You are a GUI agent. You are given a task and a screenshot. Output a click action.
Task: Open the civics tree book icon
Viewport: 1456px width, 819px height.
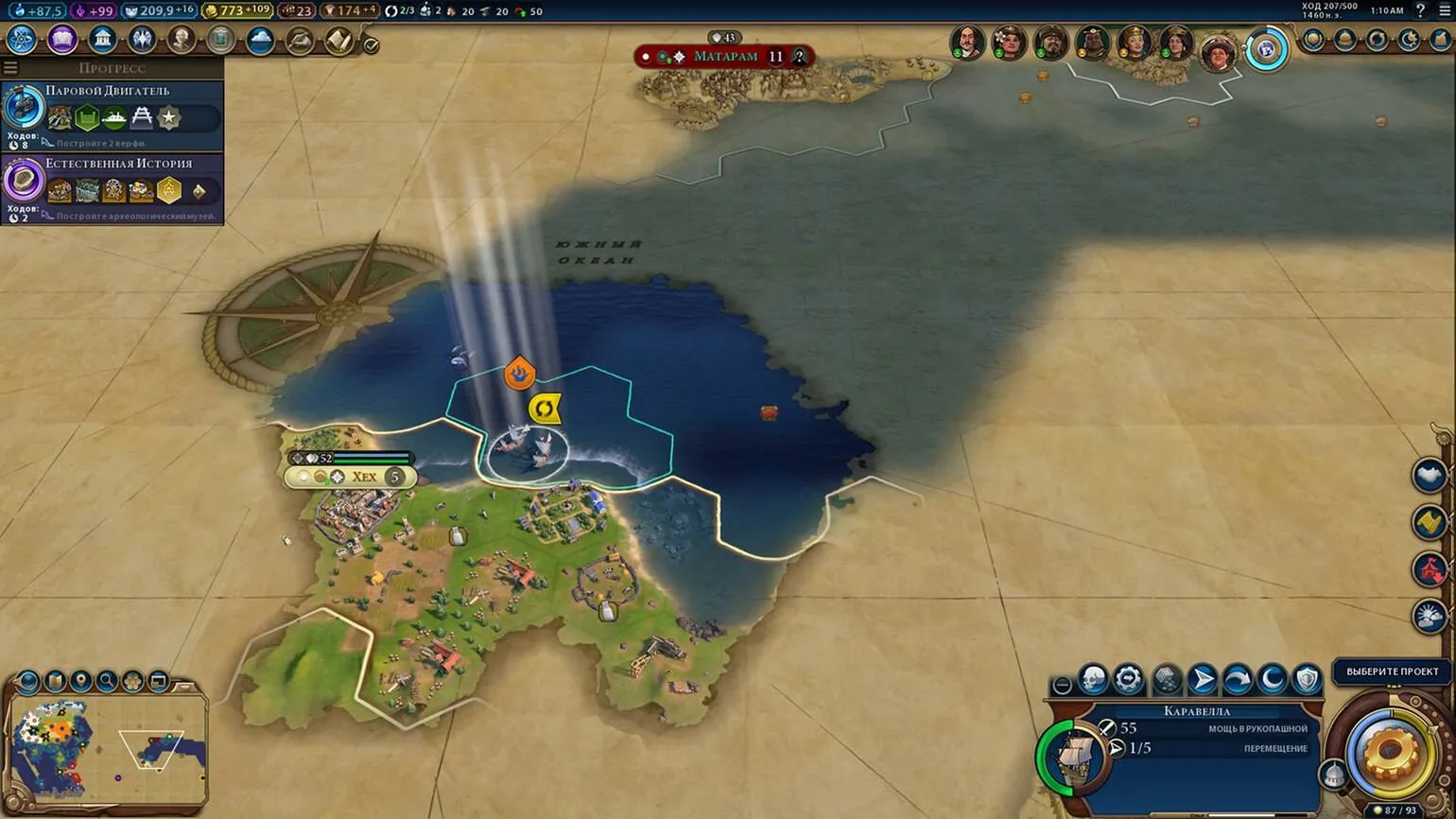click(62, 40)
